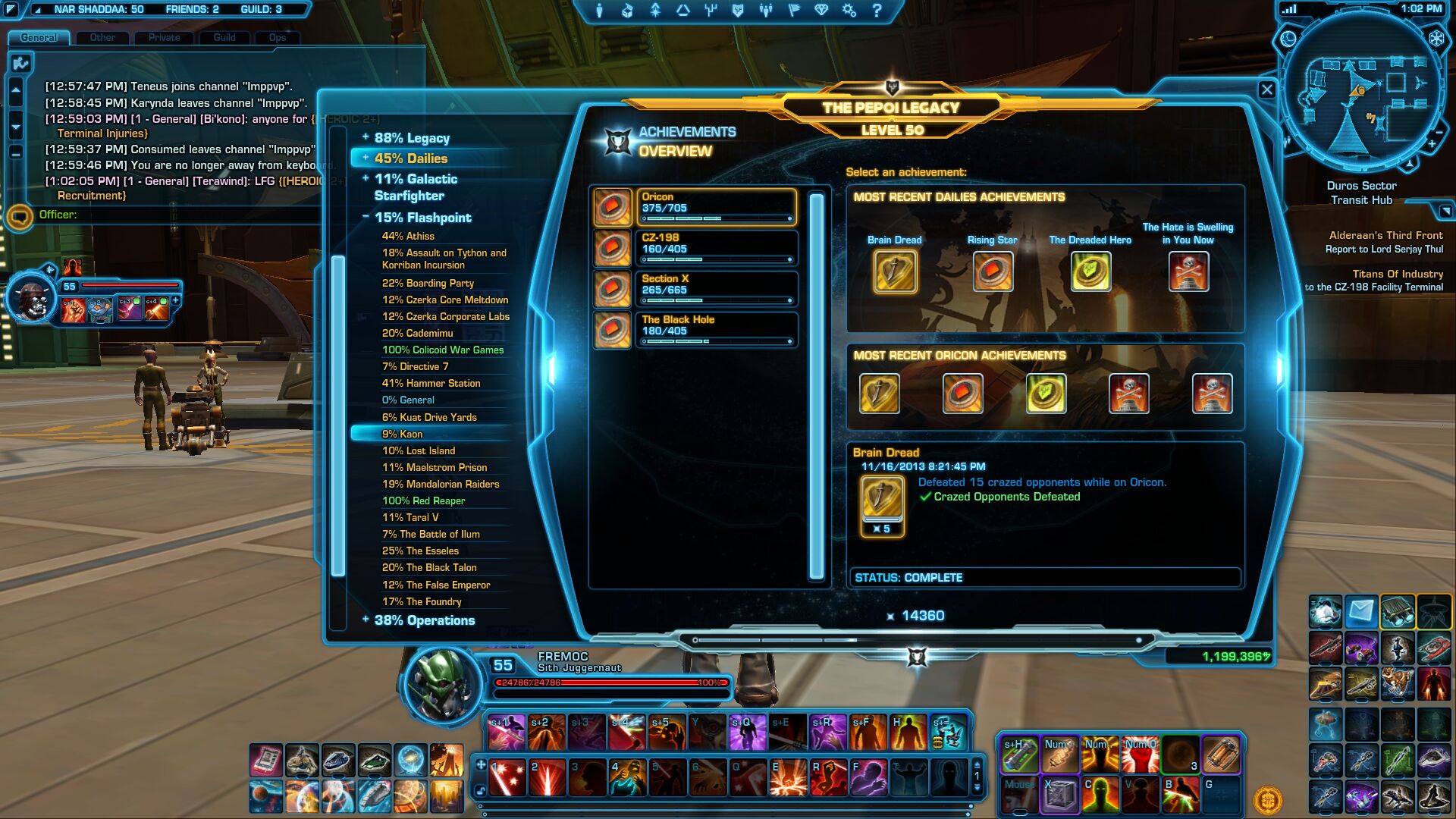The width and height of the screenshot is (1456, 819).
Task: Select The Dreaded Hero achievement icon
Action: click(1090, 271)
